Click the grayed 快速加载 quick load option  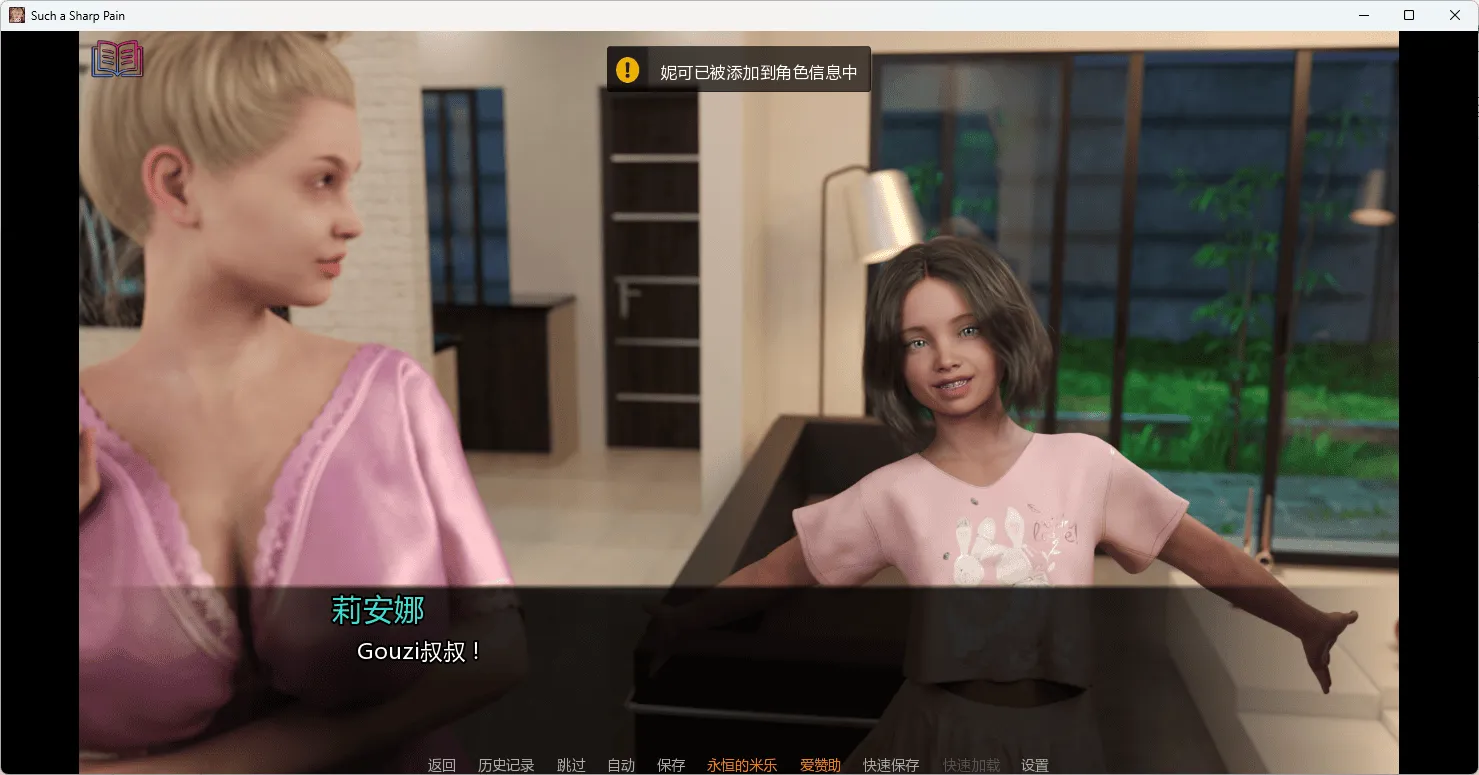click(970, 764)
